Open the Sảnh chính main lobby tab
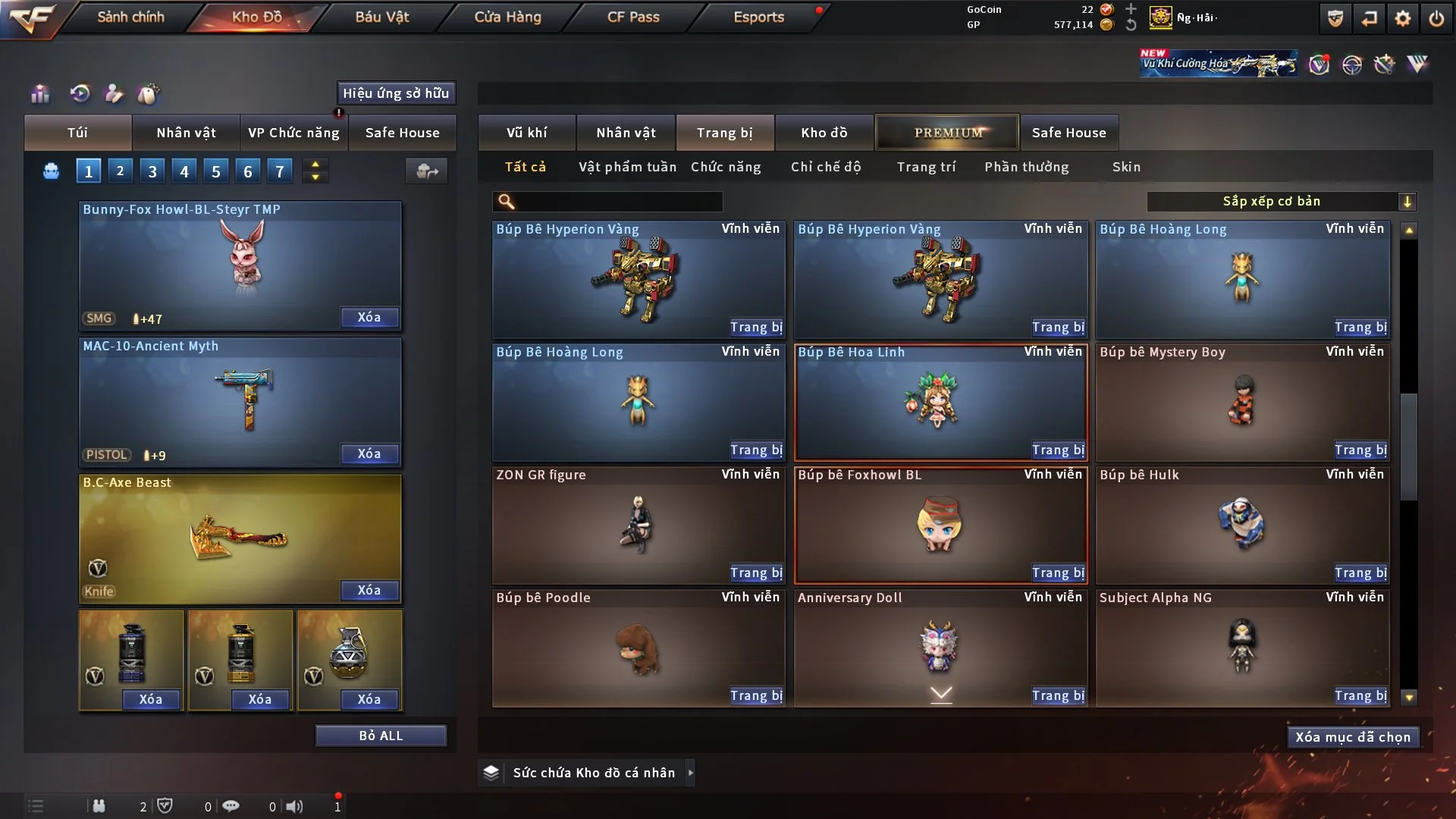Viewport: 1456px width, 819px height. coord(130,17)
